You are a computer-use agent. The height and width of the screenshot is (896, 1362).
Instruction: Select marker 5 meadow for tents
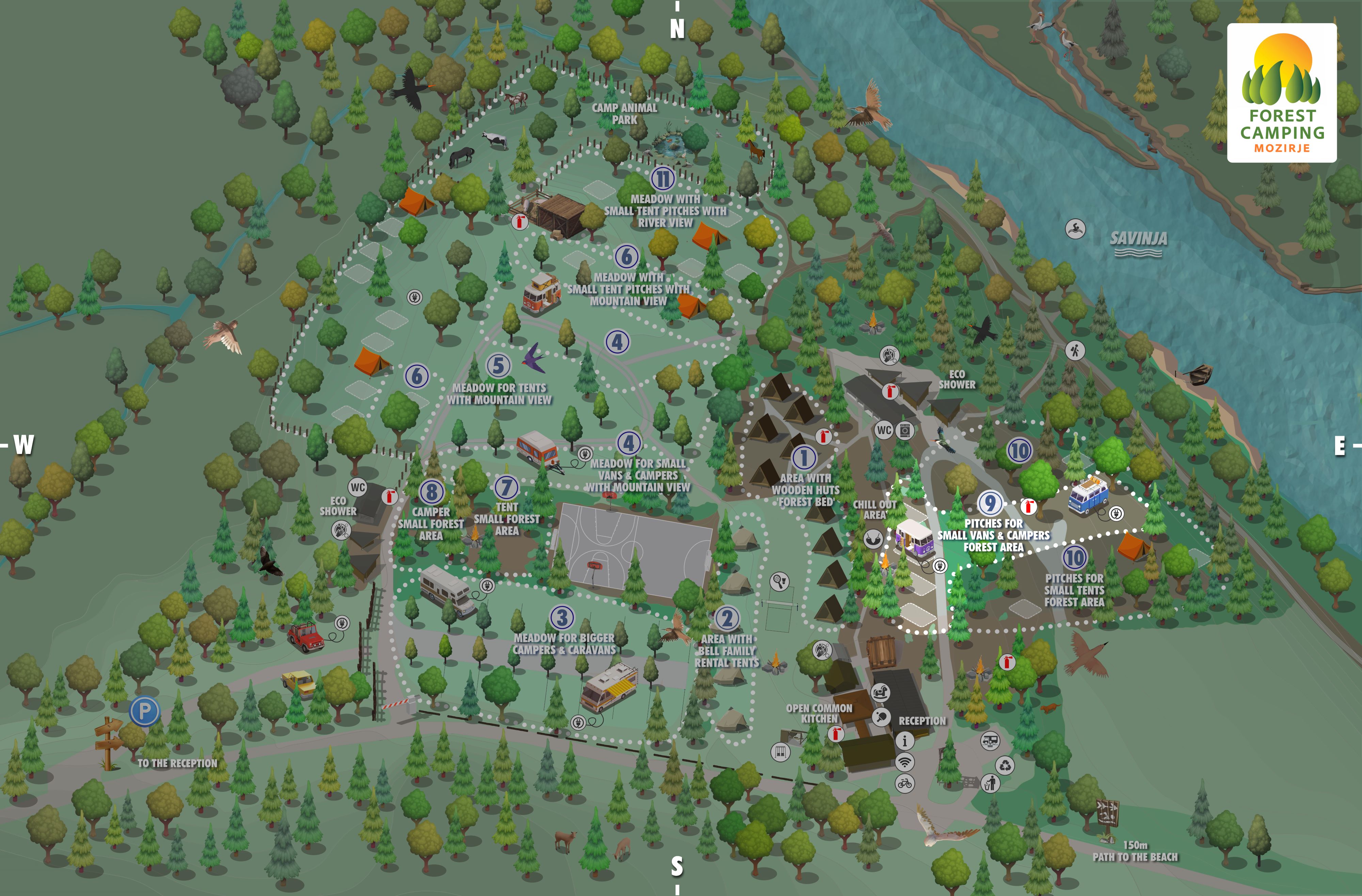click(498, 365)
